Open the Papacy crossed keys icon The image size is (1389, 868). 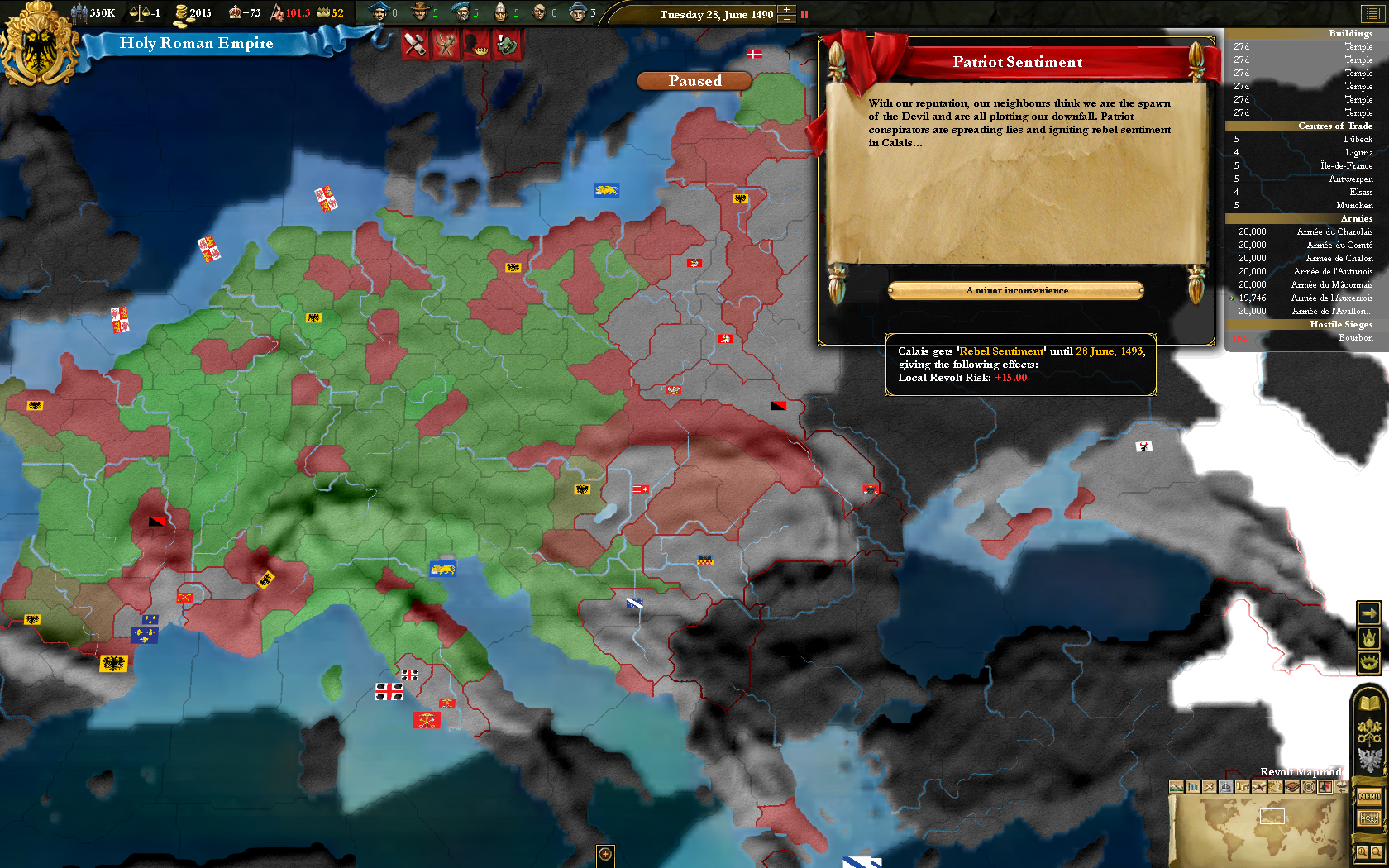click(x=1370, y=732)
